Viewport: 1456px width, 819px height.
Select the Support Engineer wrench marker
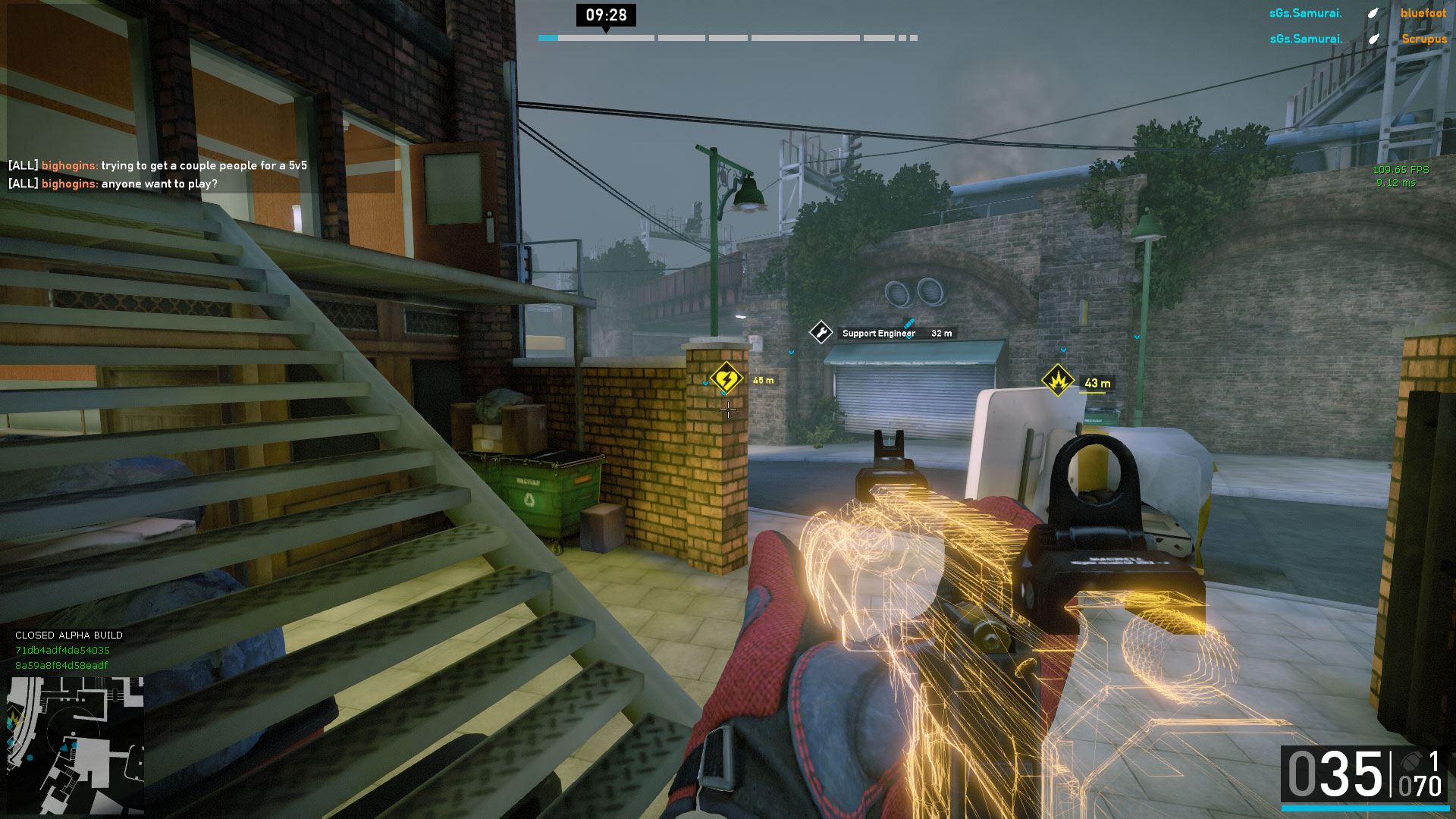coord(821,332)
